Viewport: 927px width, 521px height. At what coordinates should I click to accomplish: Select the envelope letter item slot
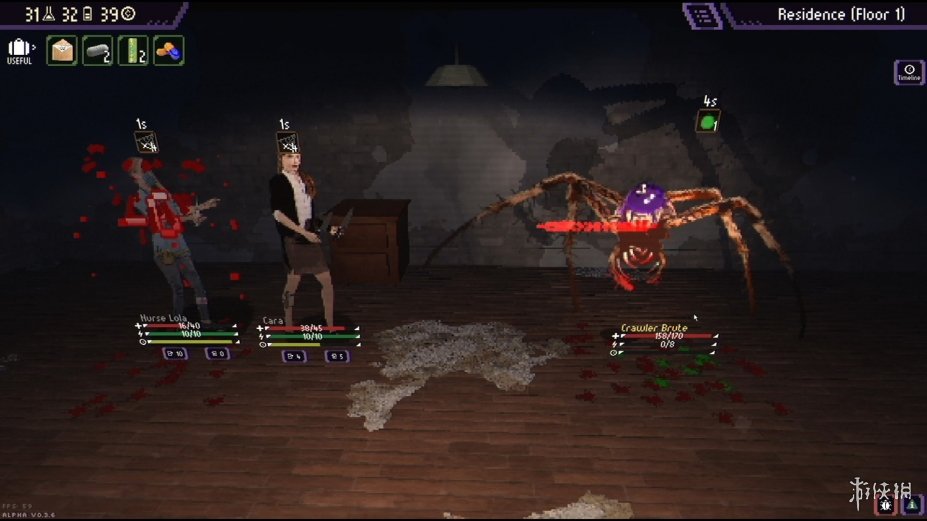click(62, 50)
